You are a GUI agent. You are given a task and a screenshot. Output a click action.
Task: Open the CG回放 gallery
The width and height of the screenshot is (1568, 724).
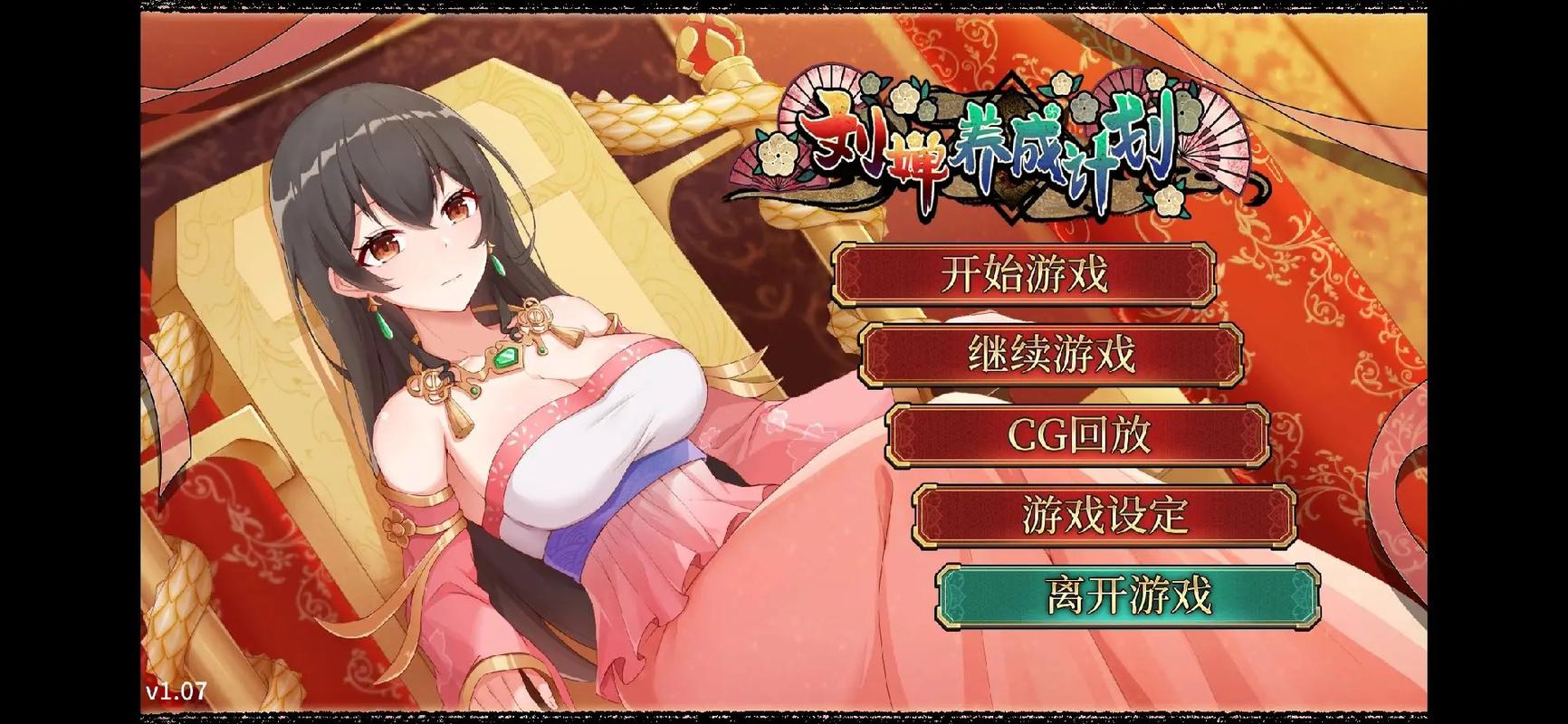1077,434
